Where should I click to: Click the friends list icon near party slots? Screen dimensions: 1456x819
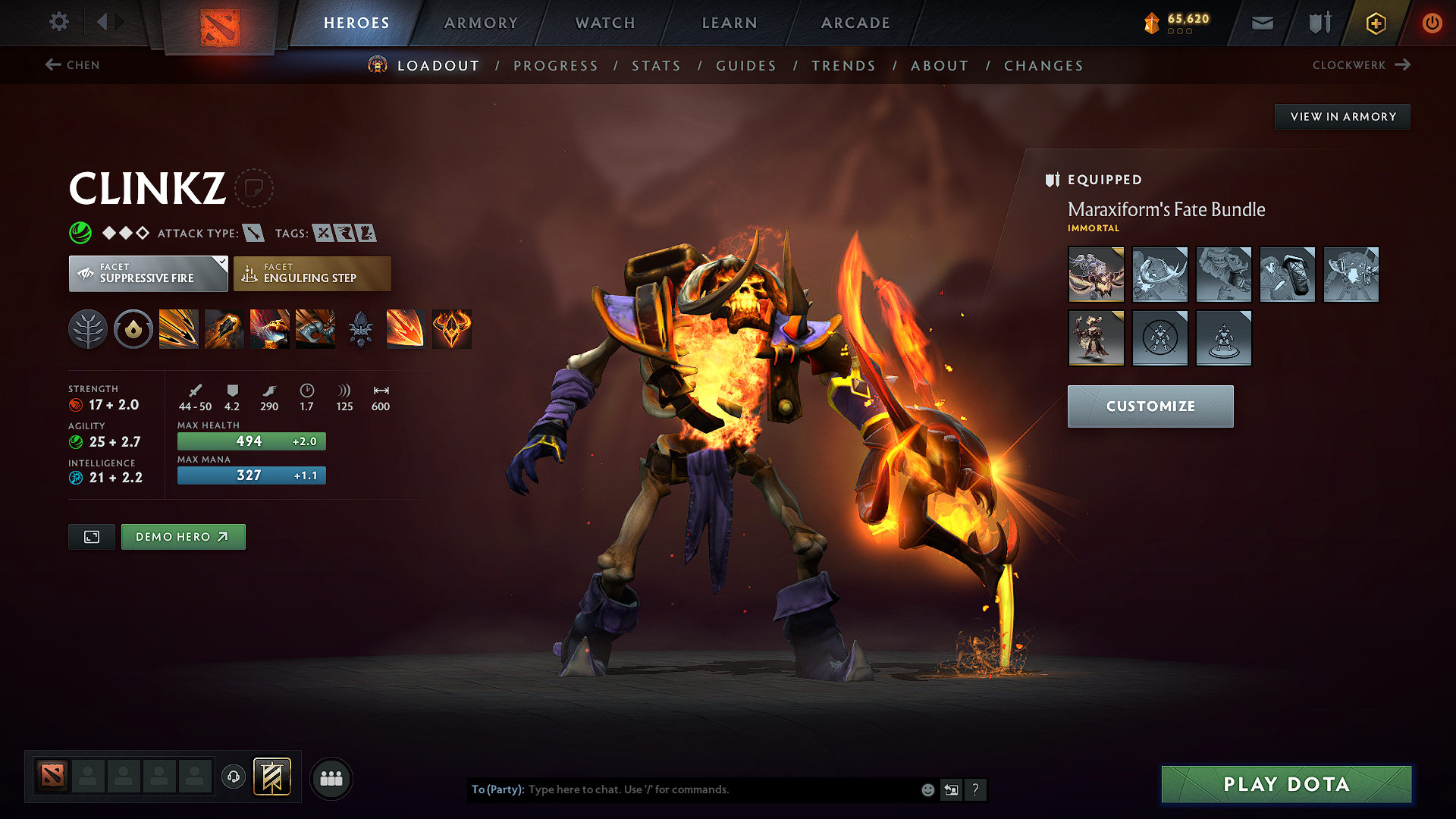tap(331, 778)
